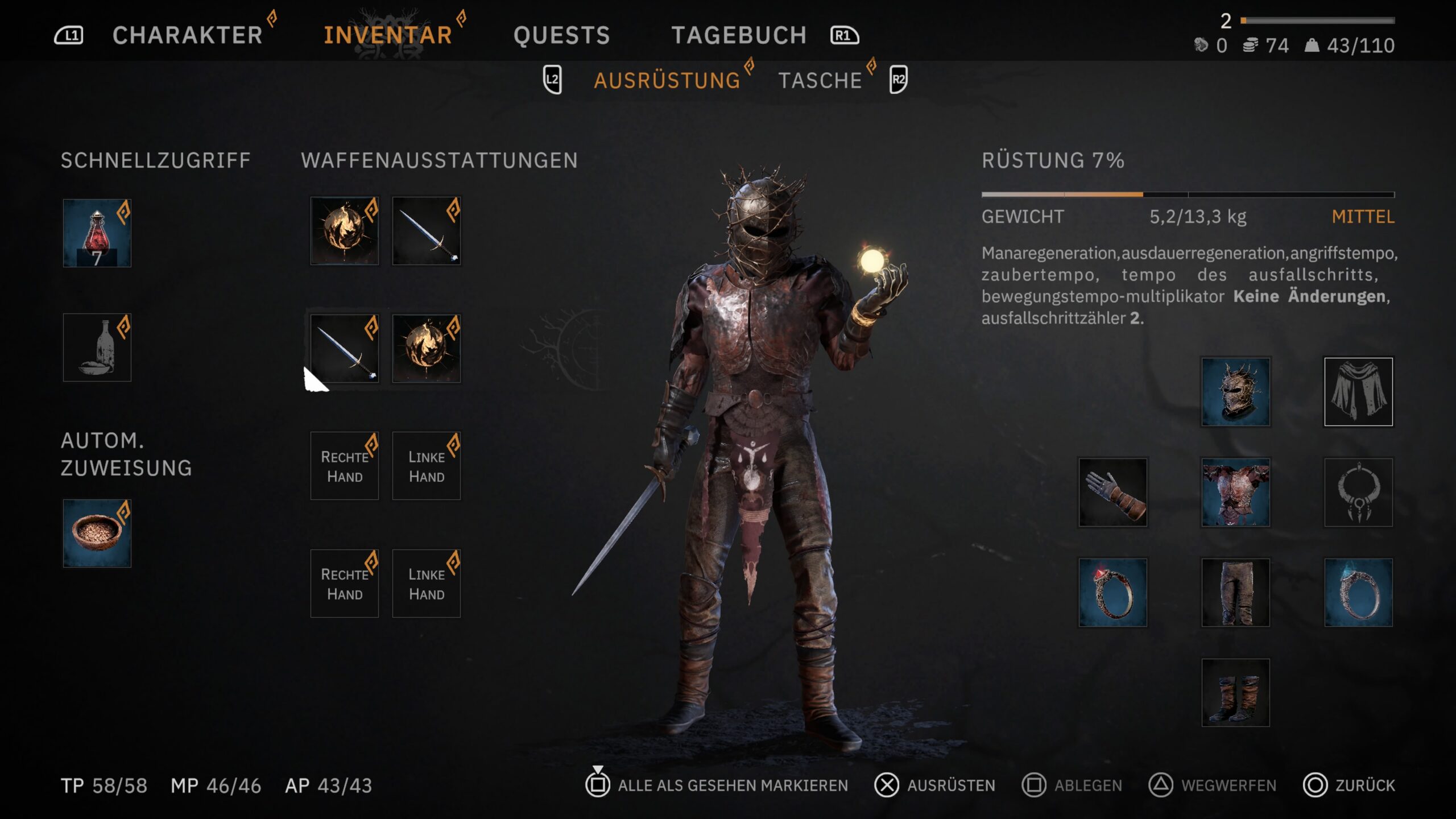Click the Ausrüsten action
Screen dimensions: 1456x819
936,785
